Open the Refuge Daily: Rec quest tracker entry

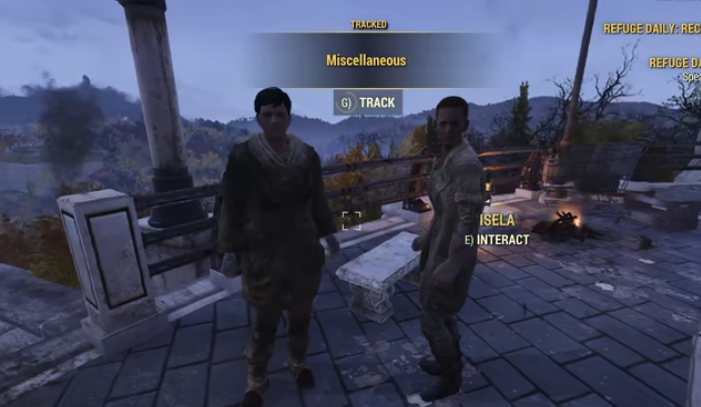pyautogui.click(x=651, y=29)
